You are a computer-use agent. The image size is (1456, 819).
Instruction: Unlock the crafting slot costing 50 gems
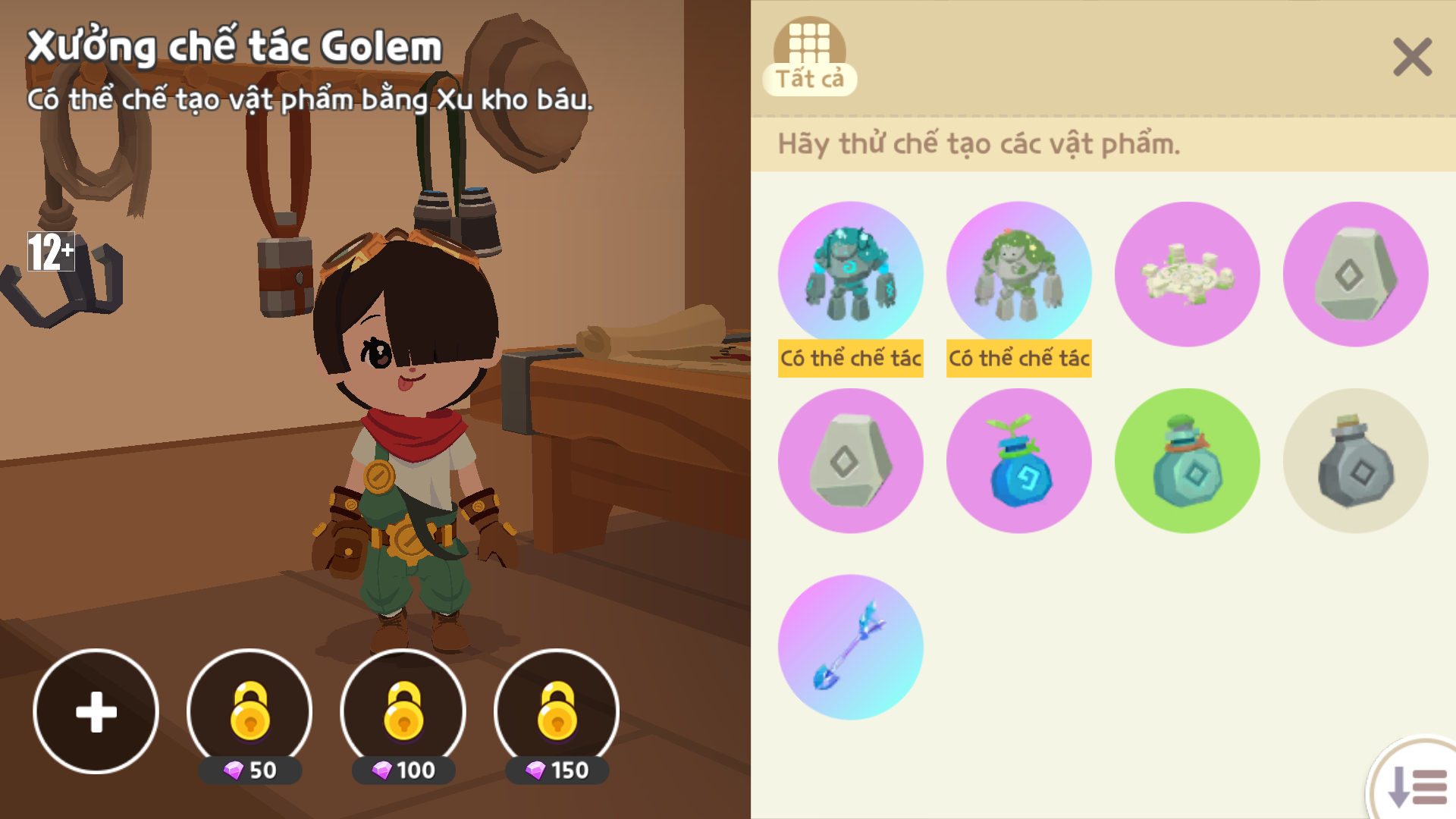click(x=249, y=711)
